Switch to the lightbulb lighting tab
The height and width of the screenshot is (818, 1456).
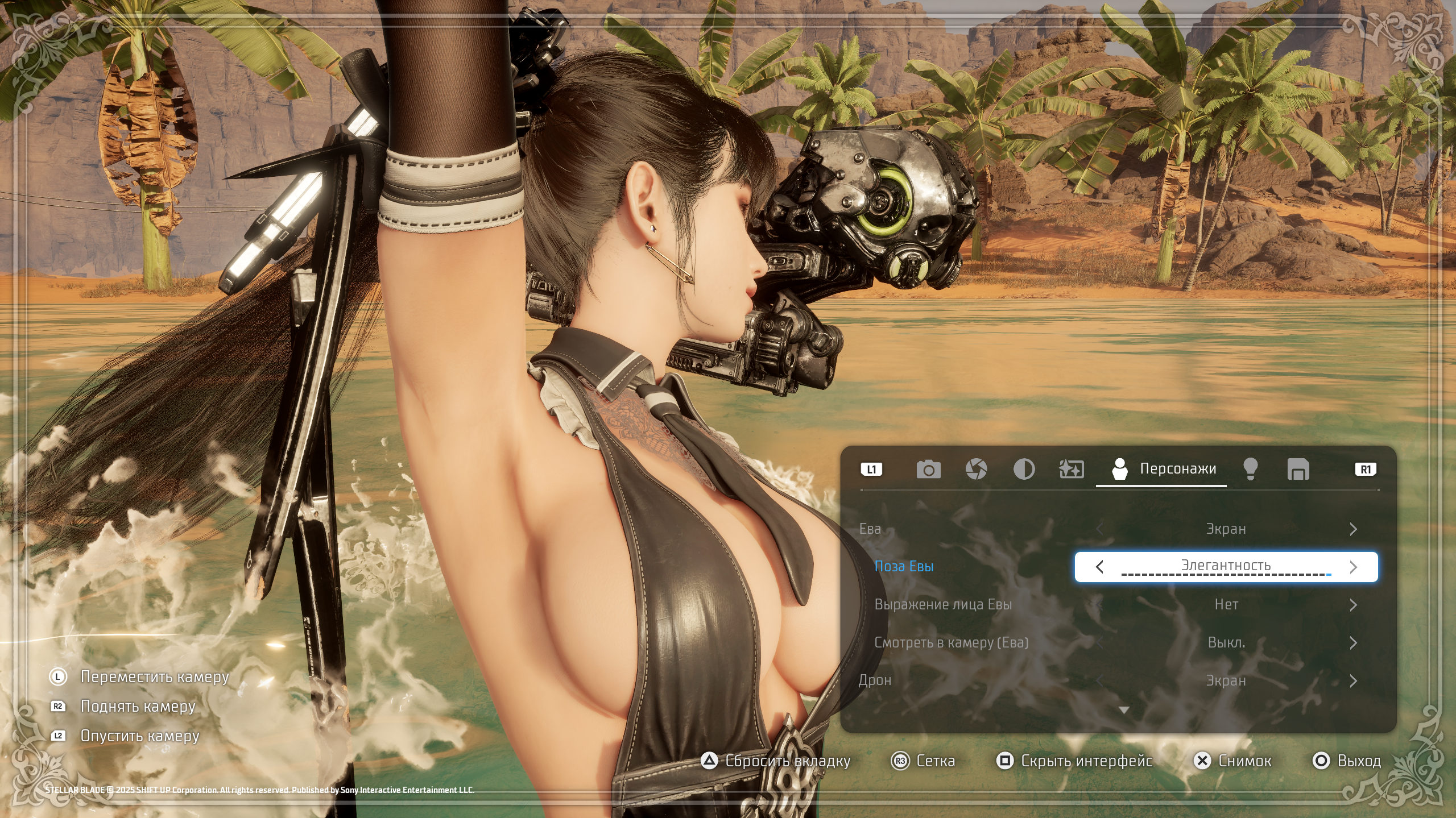tap(1250, 470)
